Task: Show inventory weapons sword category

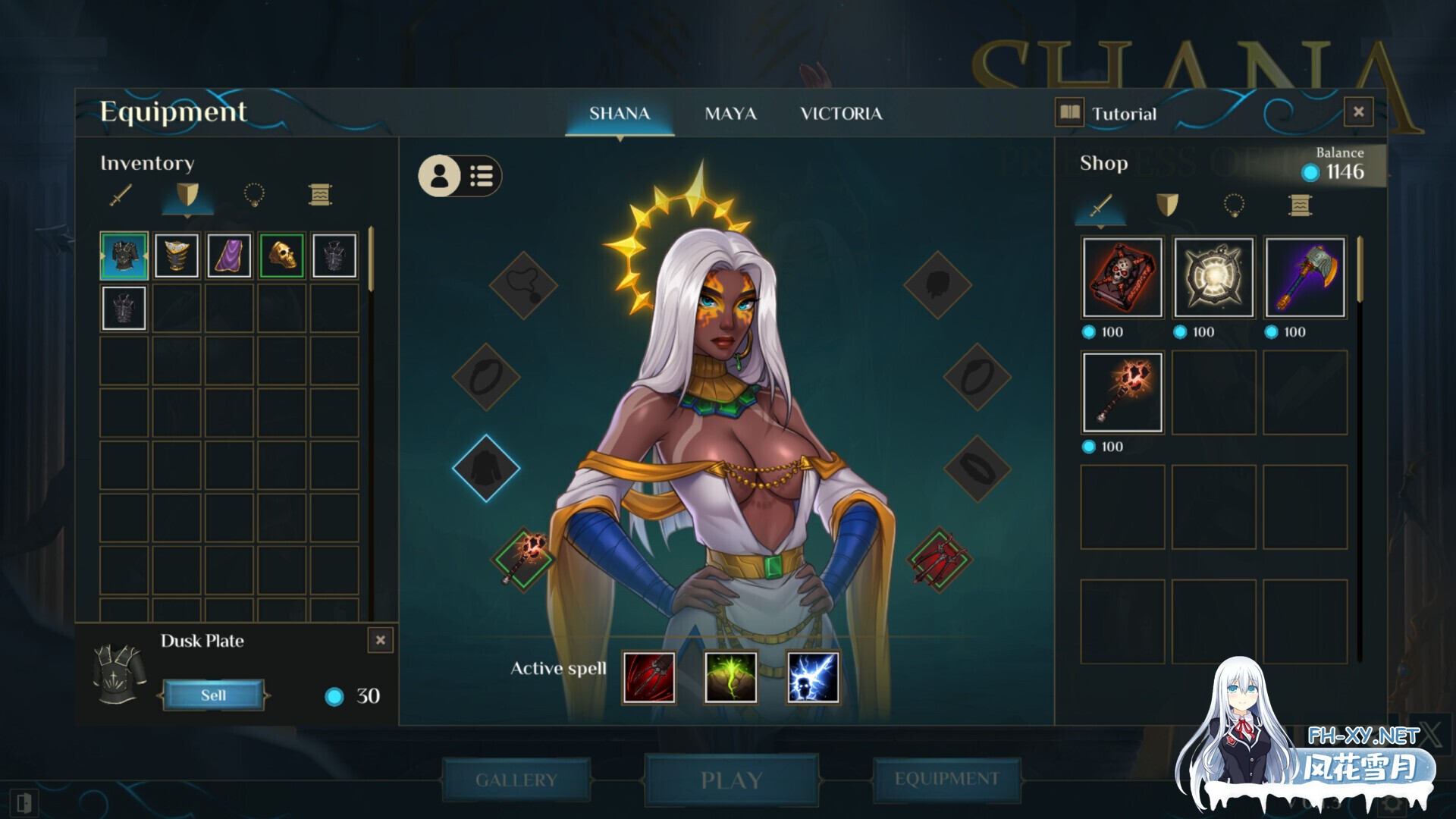Action: pos(121,196)
